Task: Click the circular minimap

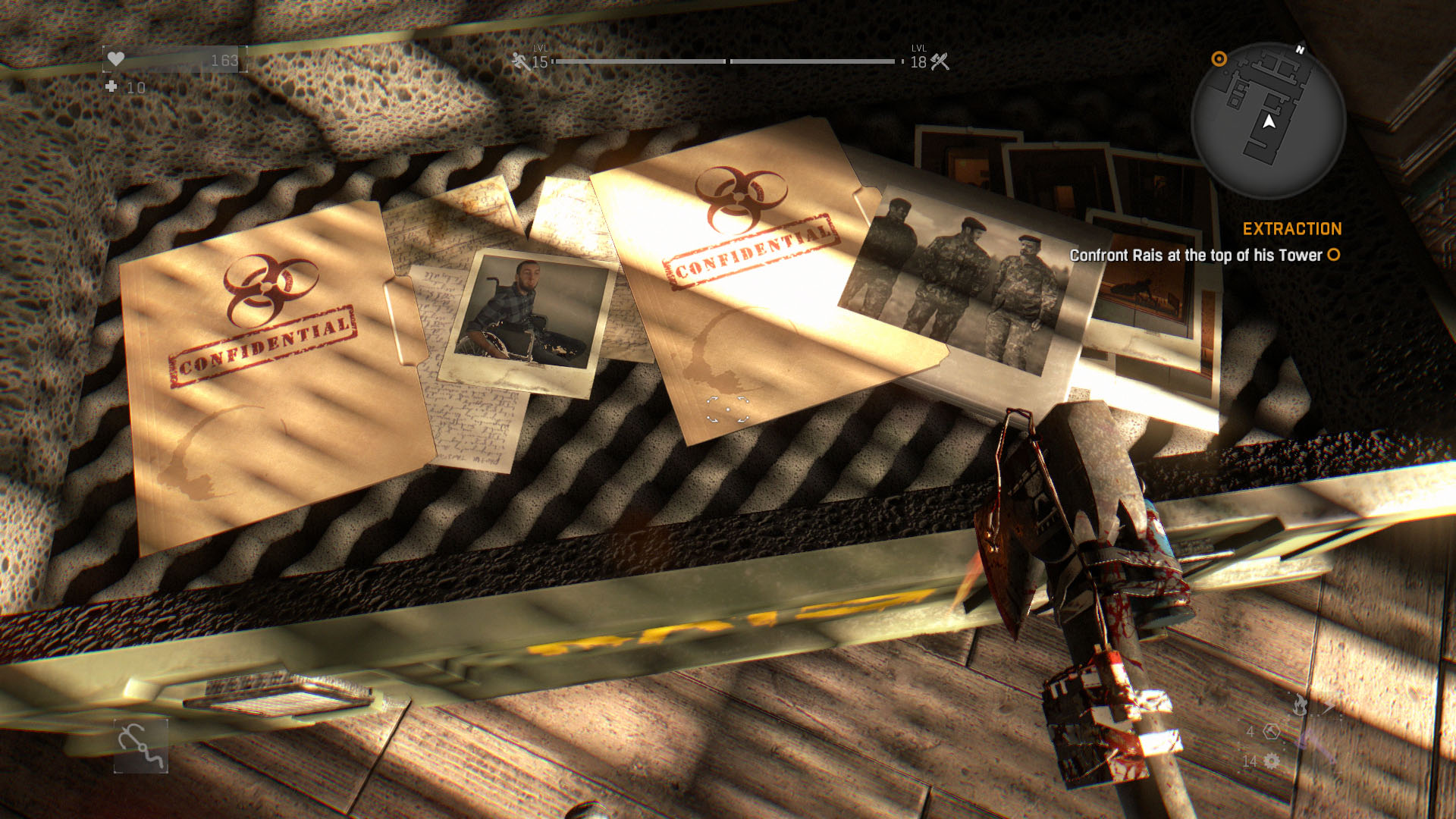Action: click(1268, 121)
